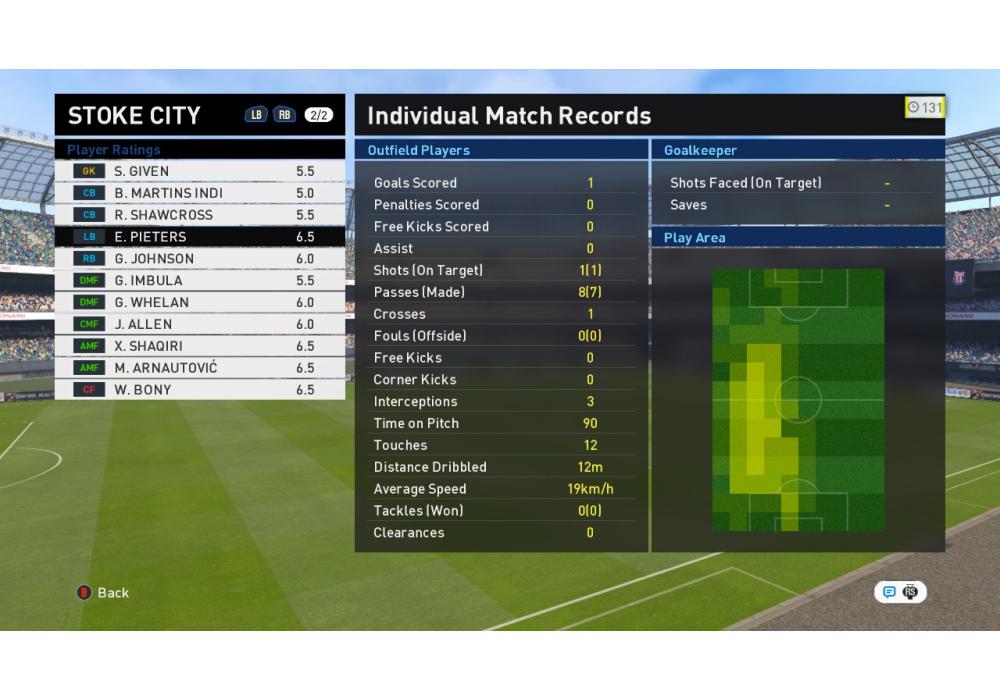The image size is (1000, 700).
Task: Select X. Shaqiri's row
Action: [x=200, y=346]
